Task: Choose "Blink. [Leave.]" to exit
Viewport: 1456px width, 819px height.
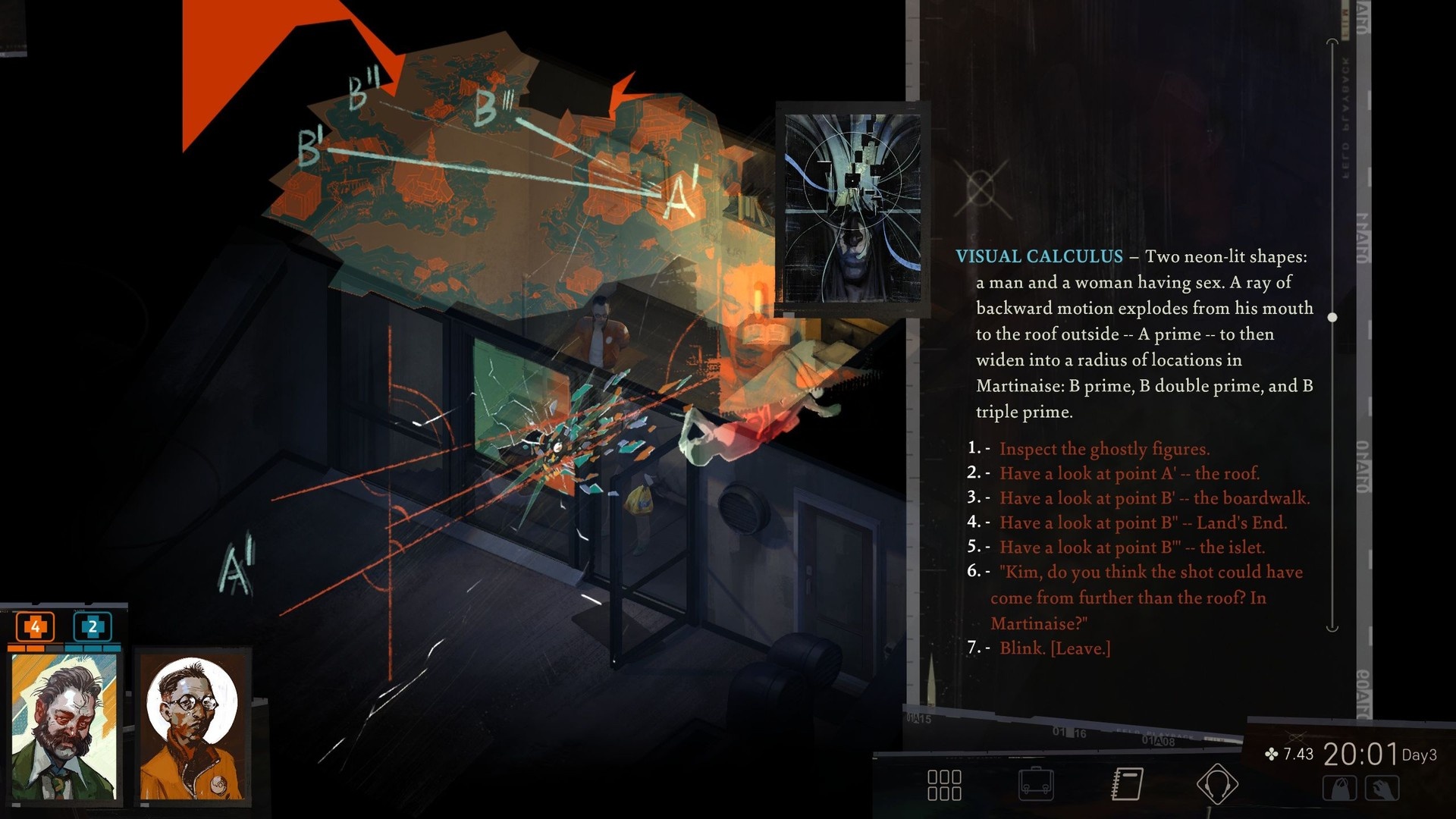Action: 1054,648
